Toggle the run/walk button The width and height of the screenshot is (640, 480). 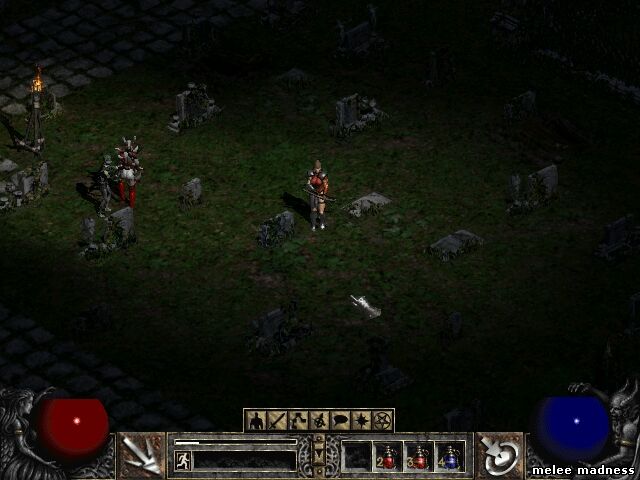click(x=183, y=460)
